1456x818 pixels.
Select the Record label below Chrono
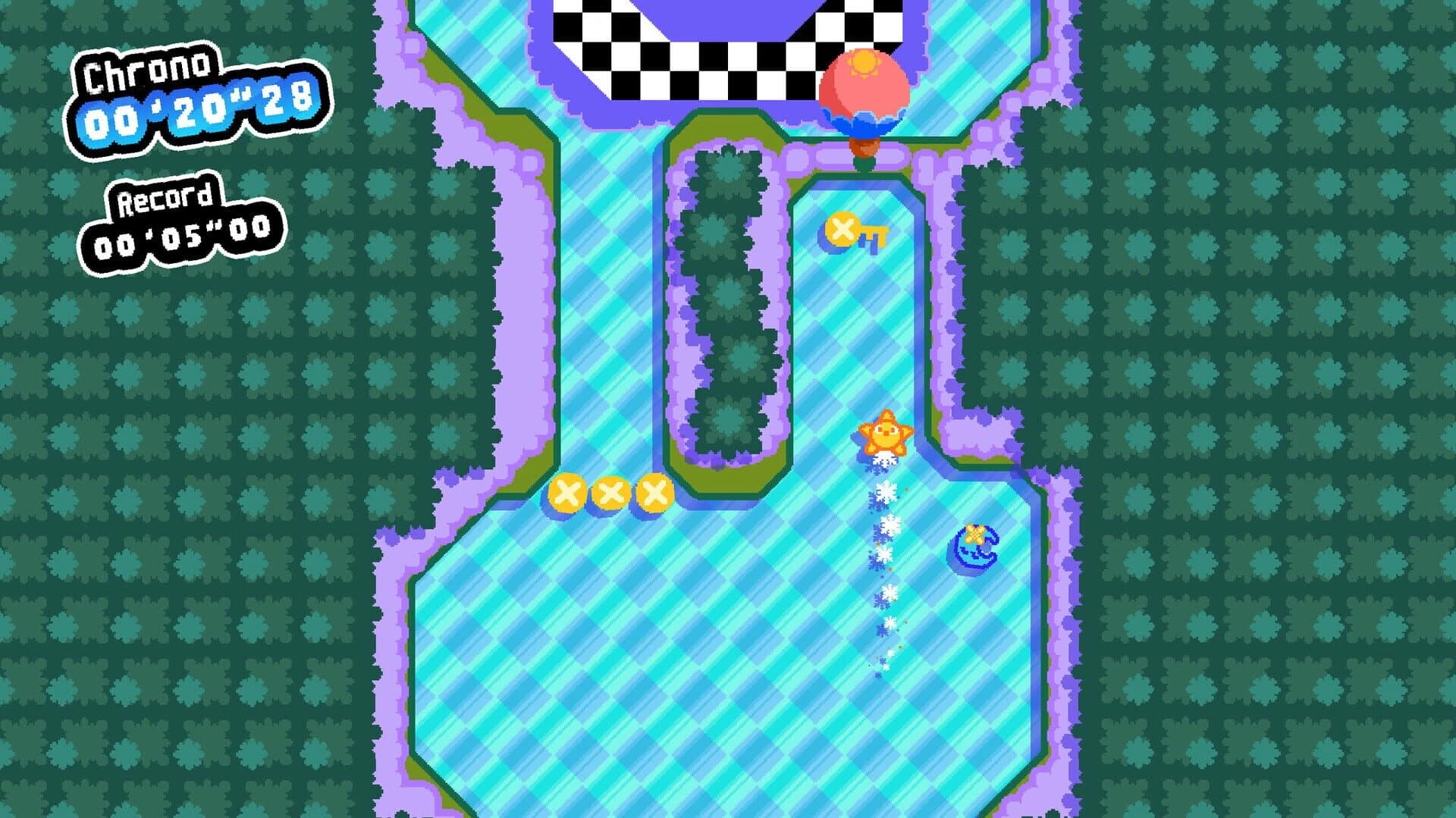click(163, 199)
